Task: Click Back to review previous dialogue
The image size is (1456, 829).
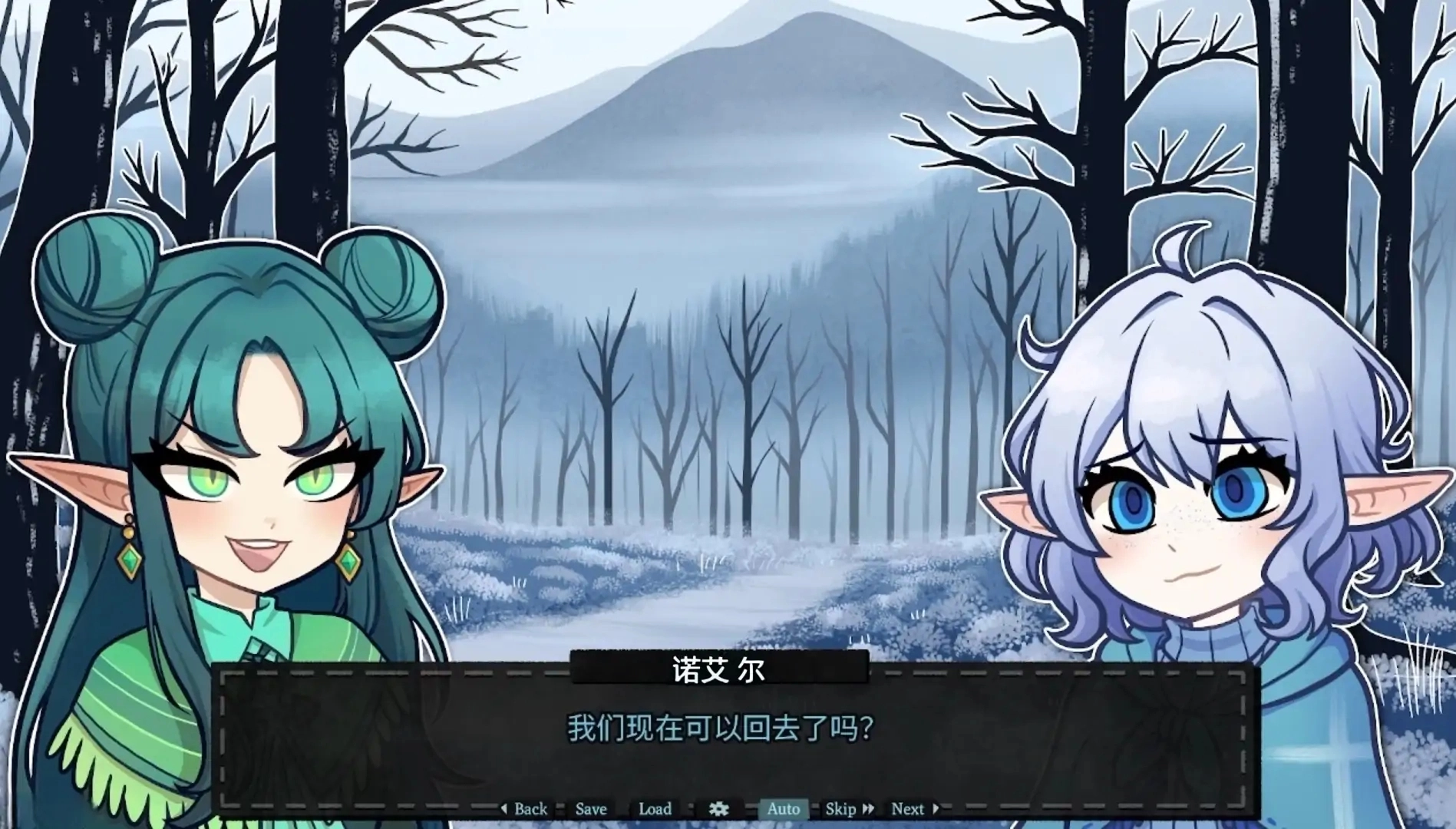Action: (531, 808)
